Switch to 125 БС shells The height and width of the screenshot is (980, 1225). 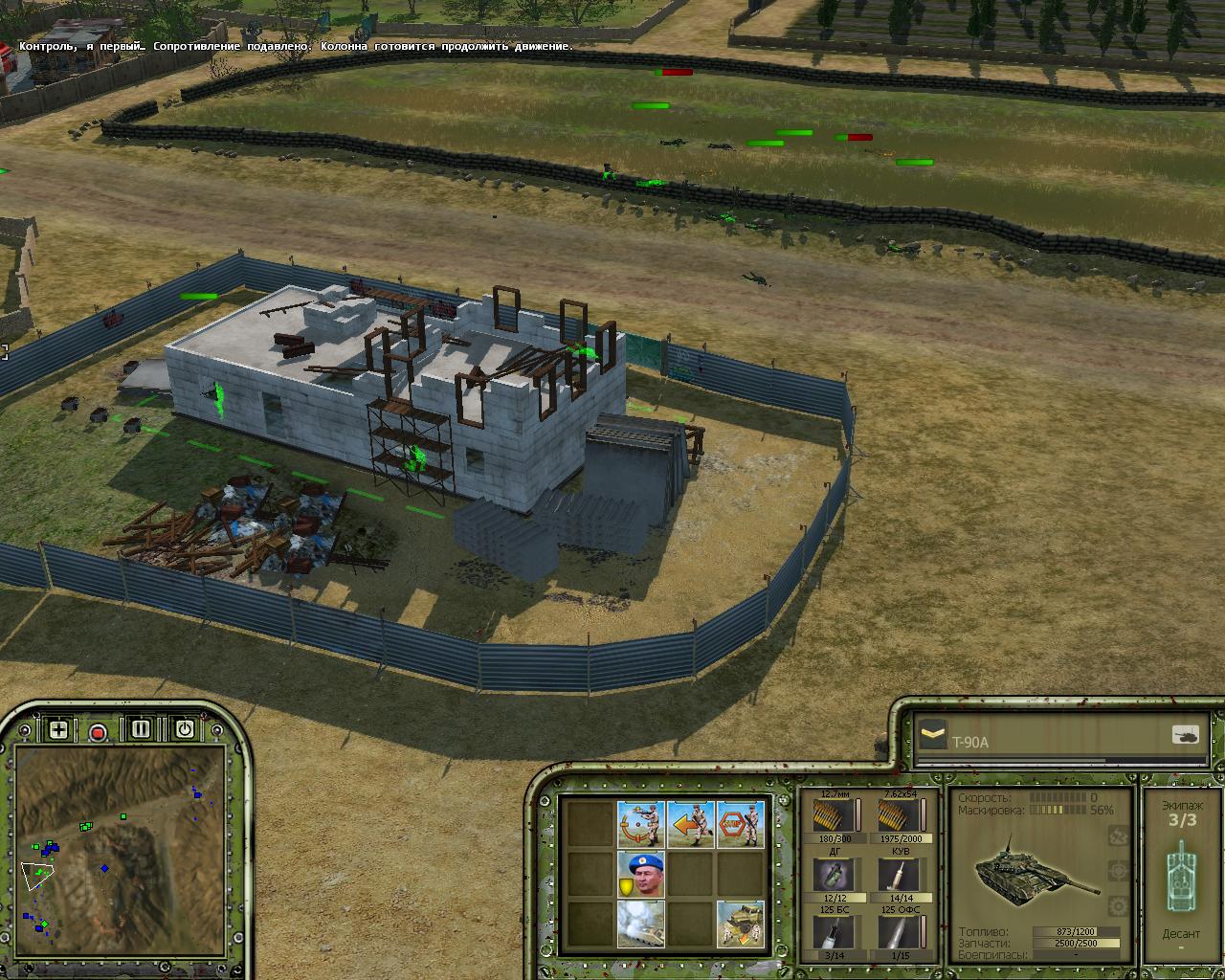828,933
